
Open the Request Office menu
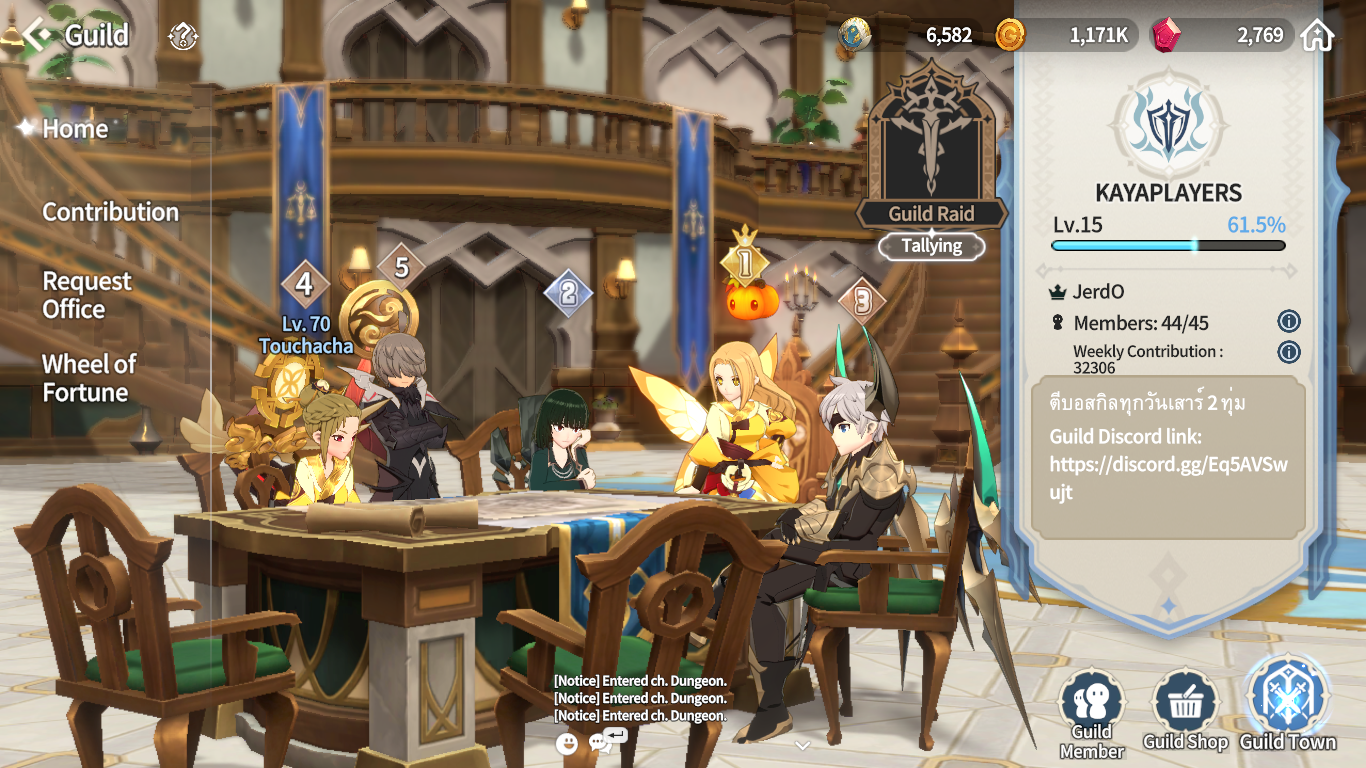point(87,295)
